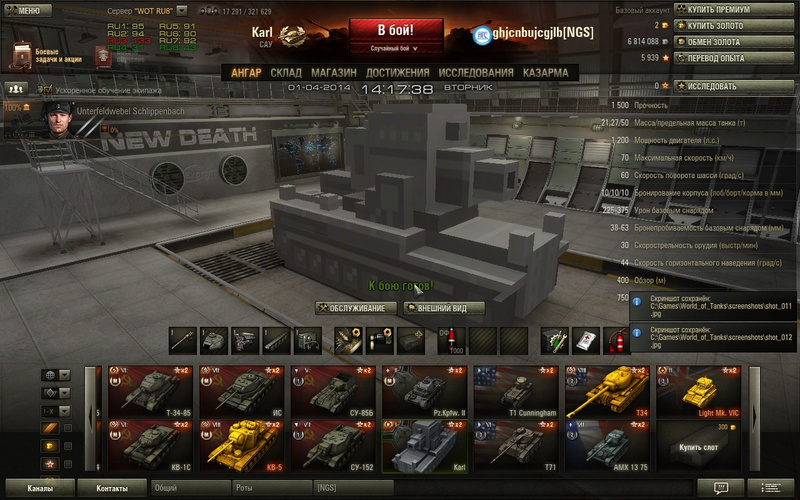
Task: Buy a new slot via Купить слот
Action: click(x=699, y=445)
